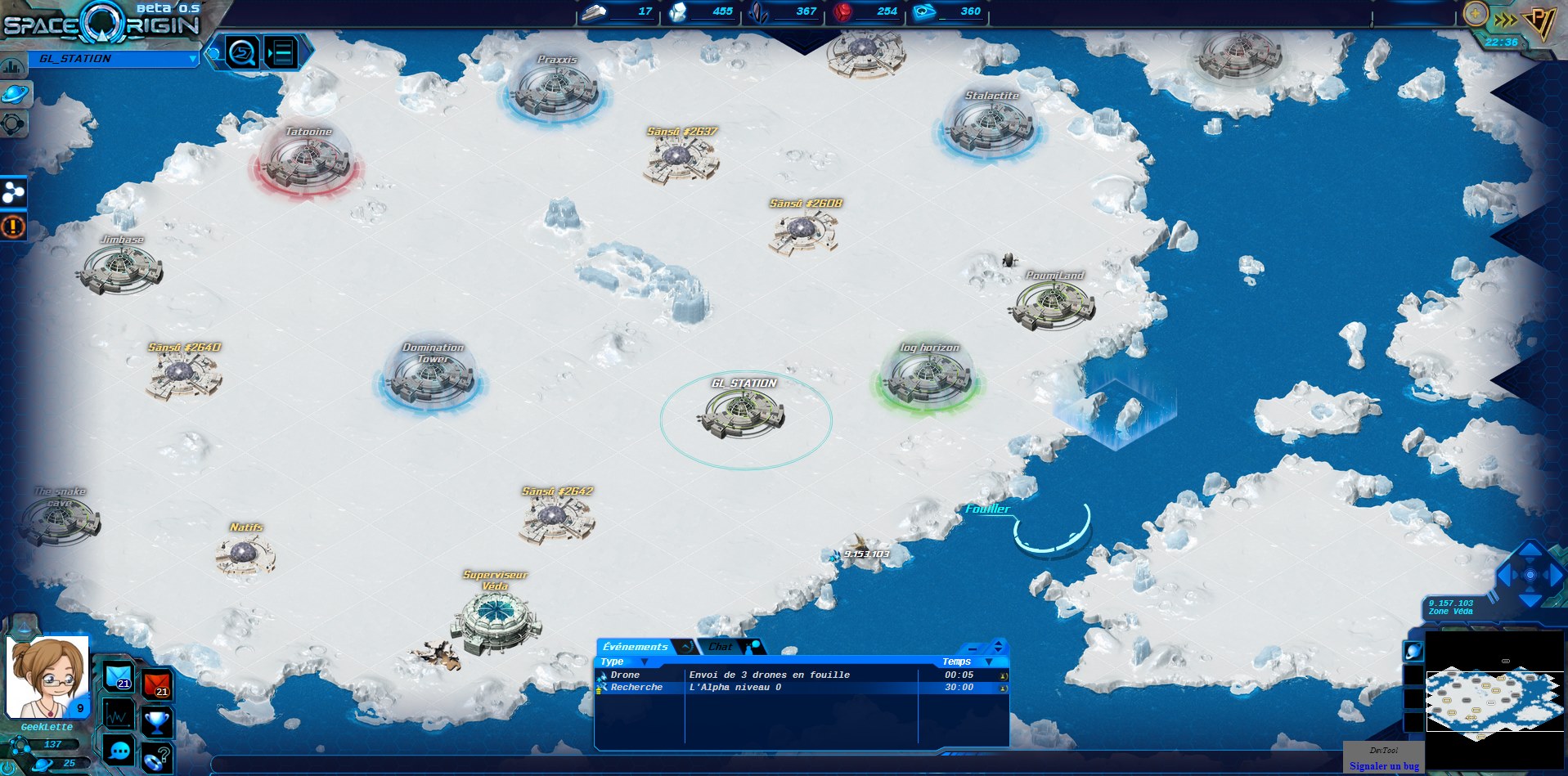Select the planet view icon
This screenshot has width=1568, height=776.
click(x=14, y=94)
